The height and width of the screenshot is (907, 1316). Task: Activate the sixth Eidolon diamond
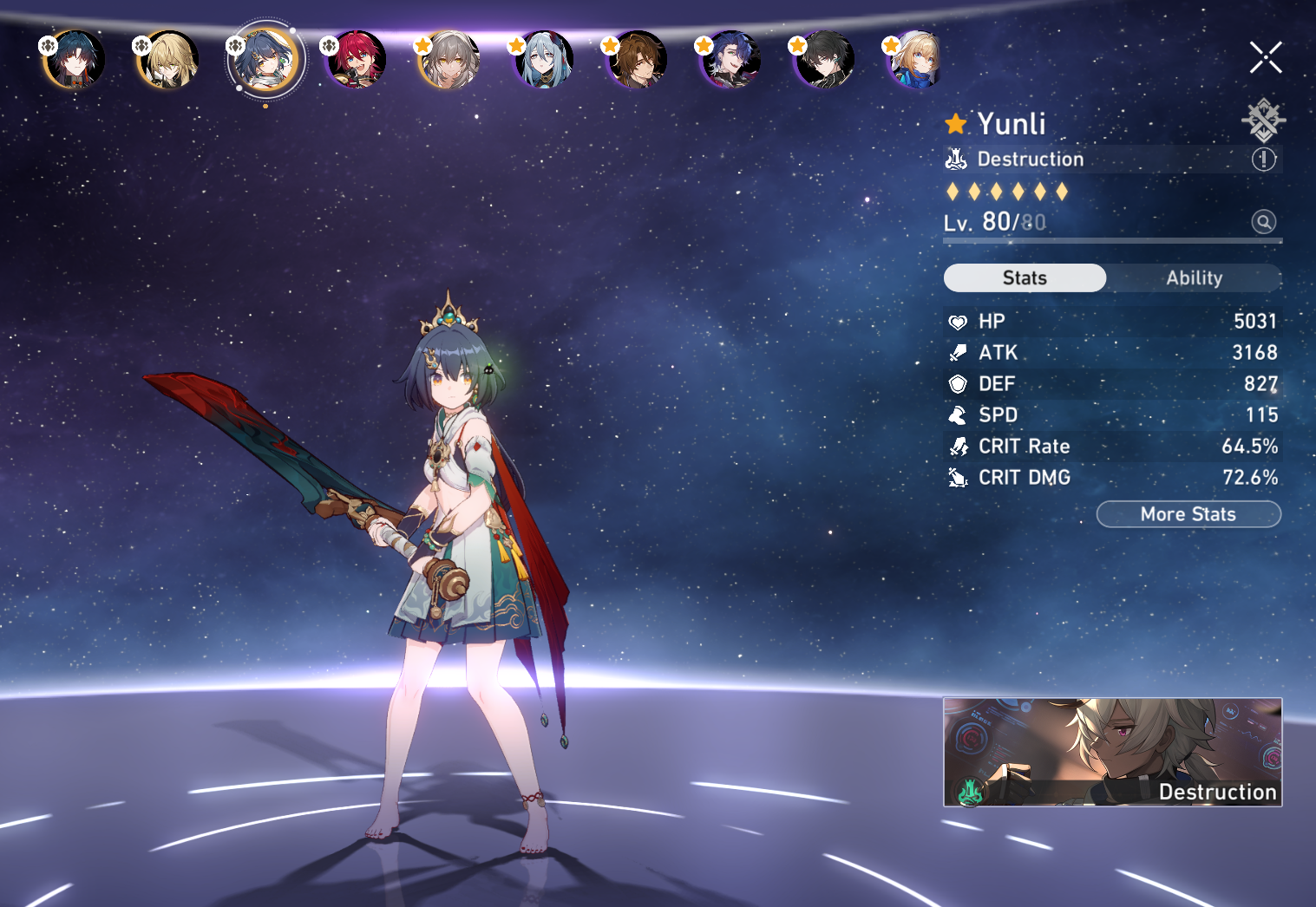(x=1064, y=192)
